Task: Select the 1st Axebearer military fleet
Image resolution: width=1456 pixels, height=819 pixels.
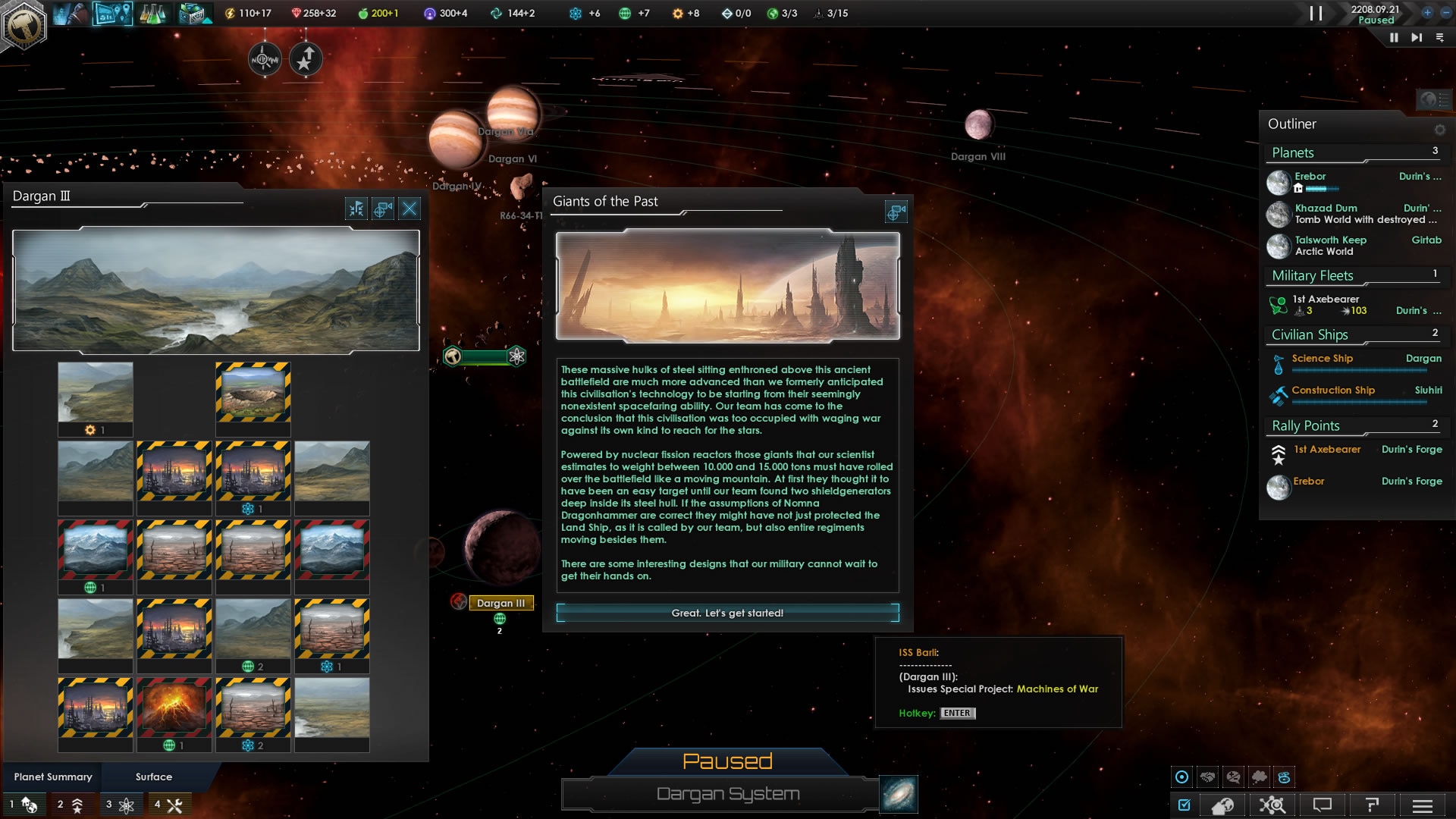Action: tap(1326, 300)
